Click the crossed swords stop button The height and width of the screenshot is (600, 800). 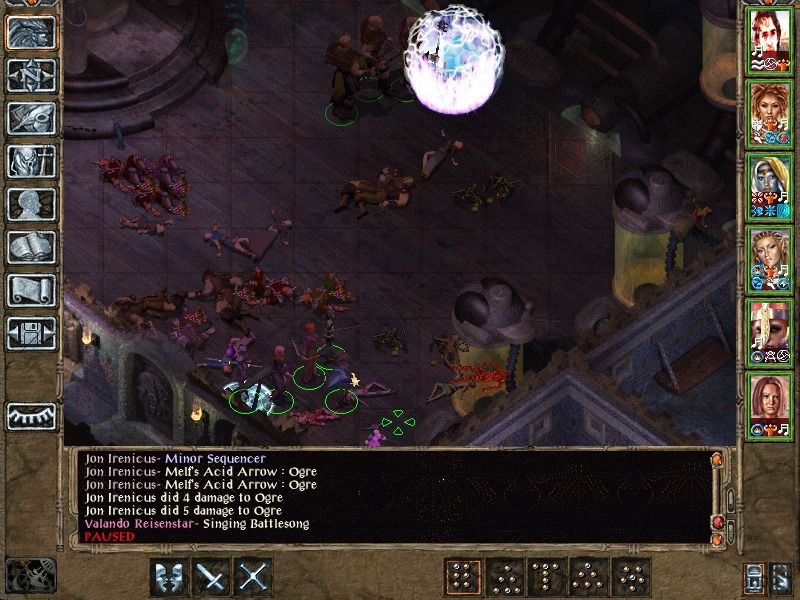tap(255, 577)
